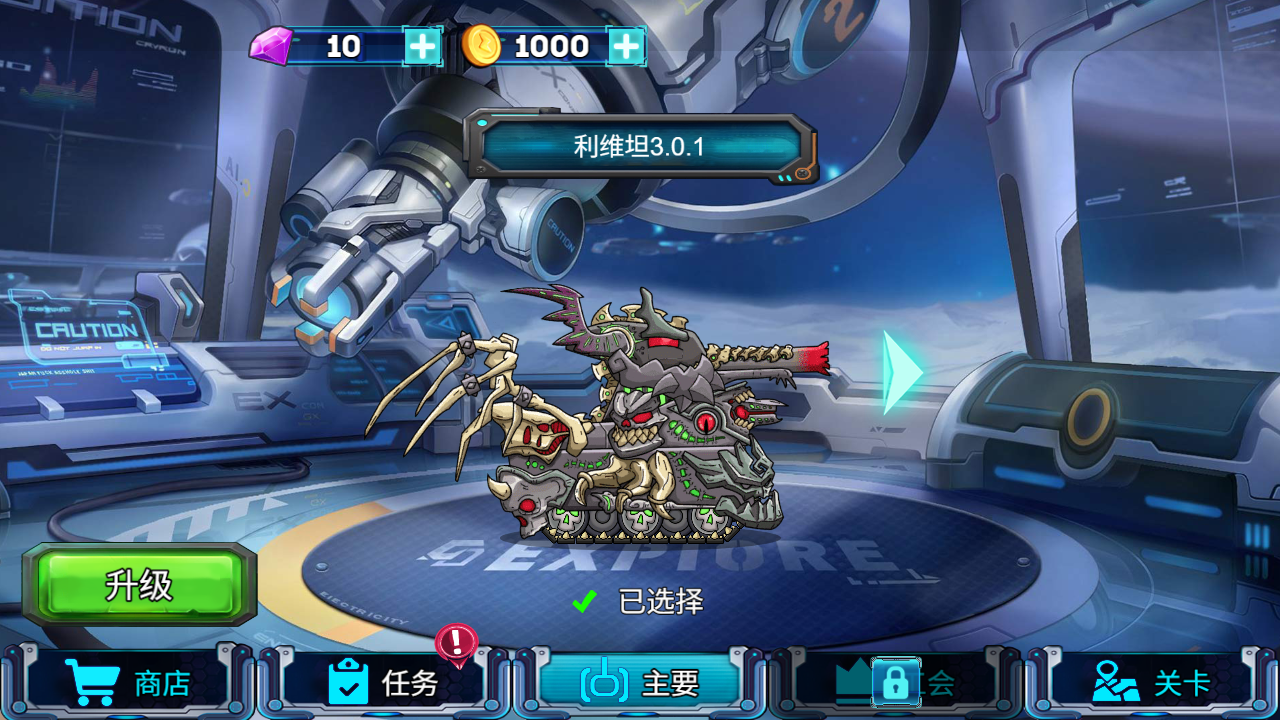The height and width of the screenshot is (720, 1280).
Task: Add more purple gems with the plus button
Action: 423,46
